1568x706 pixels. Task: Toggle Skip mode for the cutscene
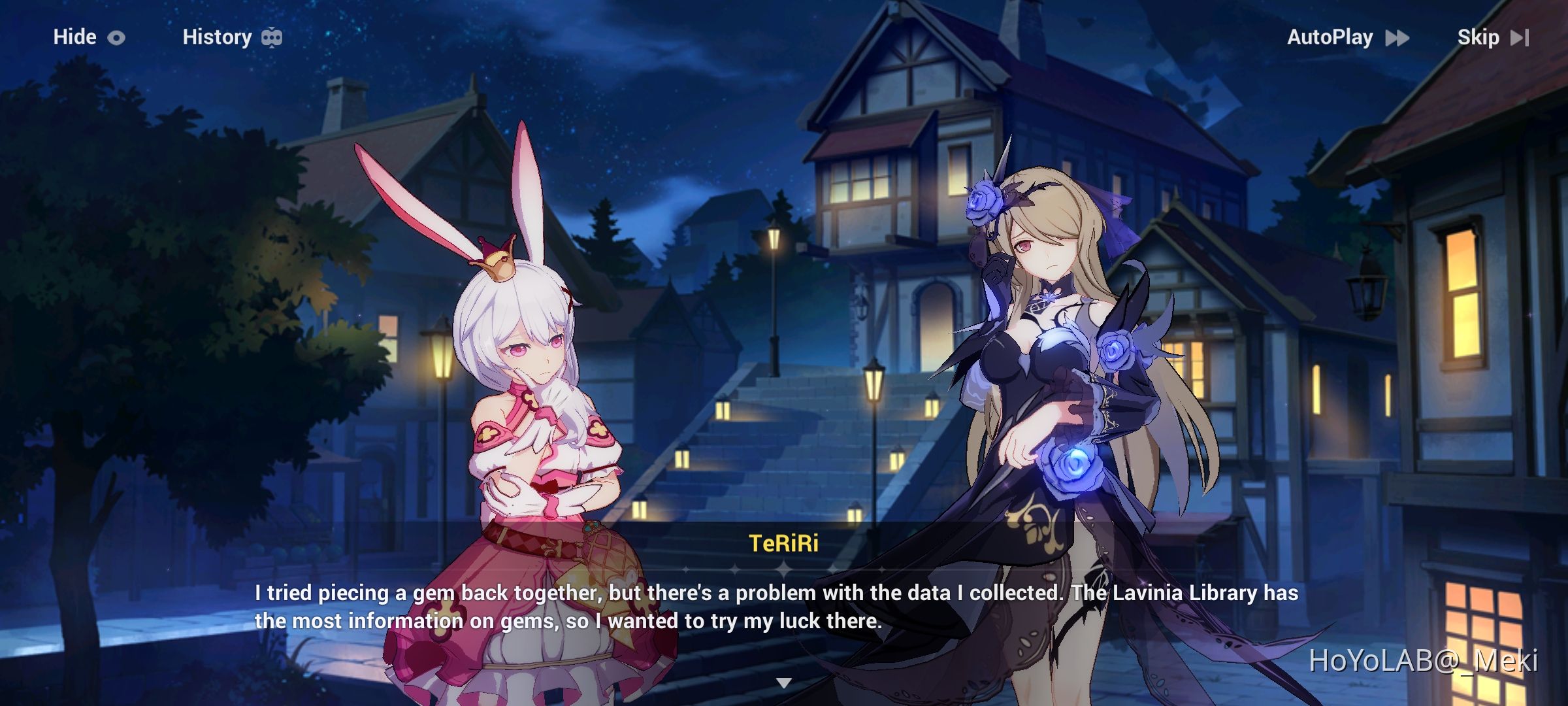(1480, 38)
